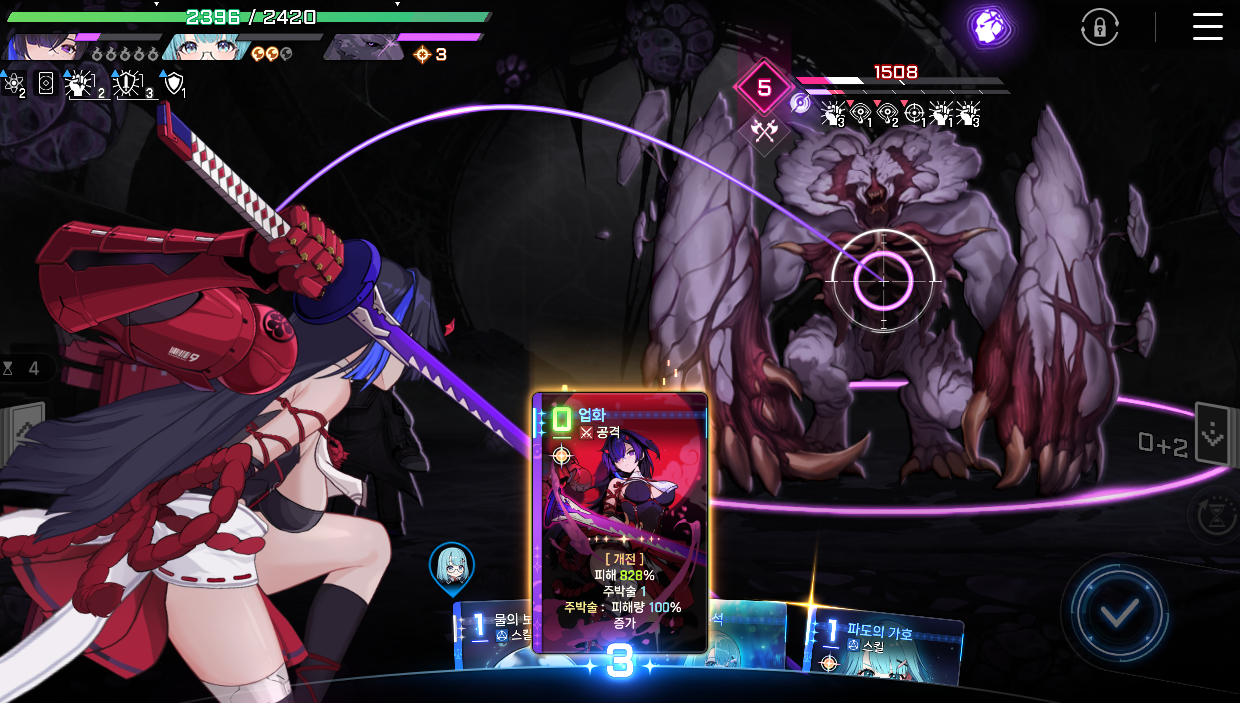Tap the glowing purple cracked-head icon
The width and height of the screenshot is (1240, 704).
[989, 26]
